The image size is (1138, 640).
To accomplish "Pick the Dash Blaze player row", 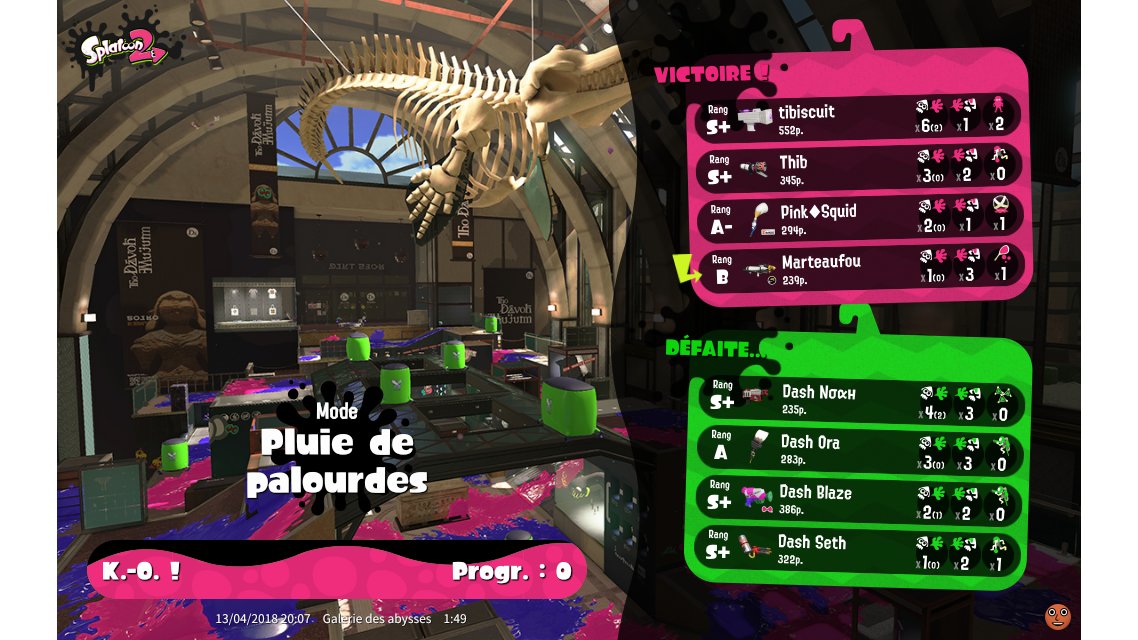I will coord(858,500).
